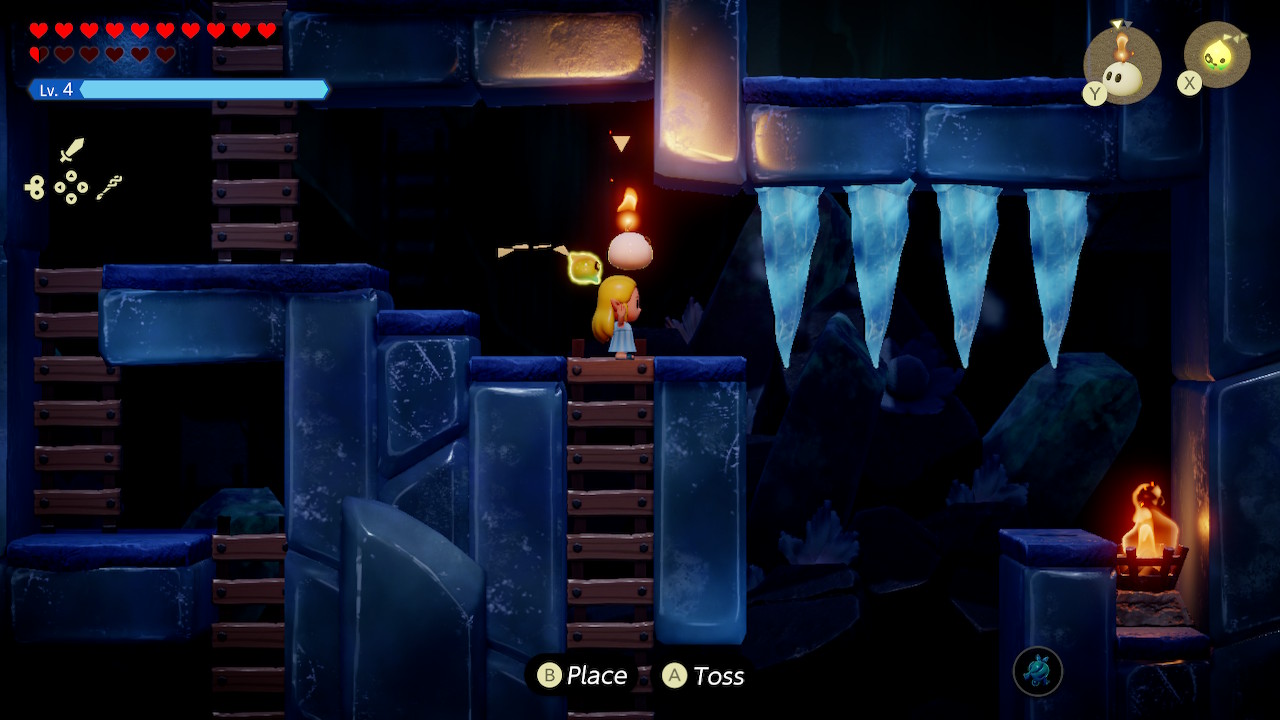Click the Y button badge on the item circle

1093,92
